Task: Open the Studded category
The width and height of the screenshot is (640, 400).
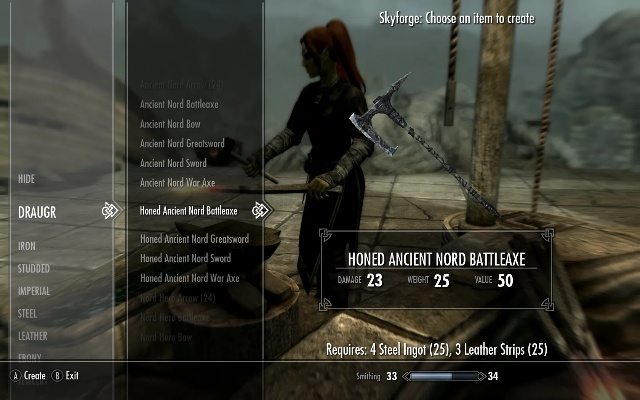Action: [34, 268]
